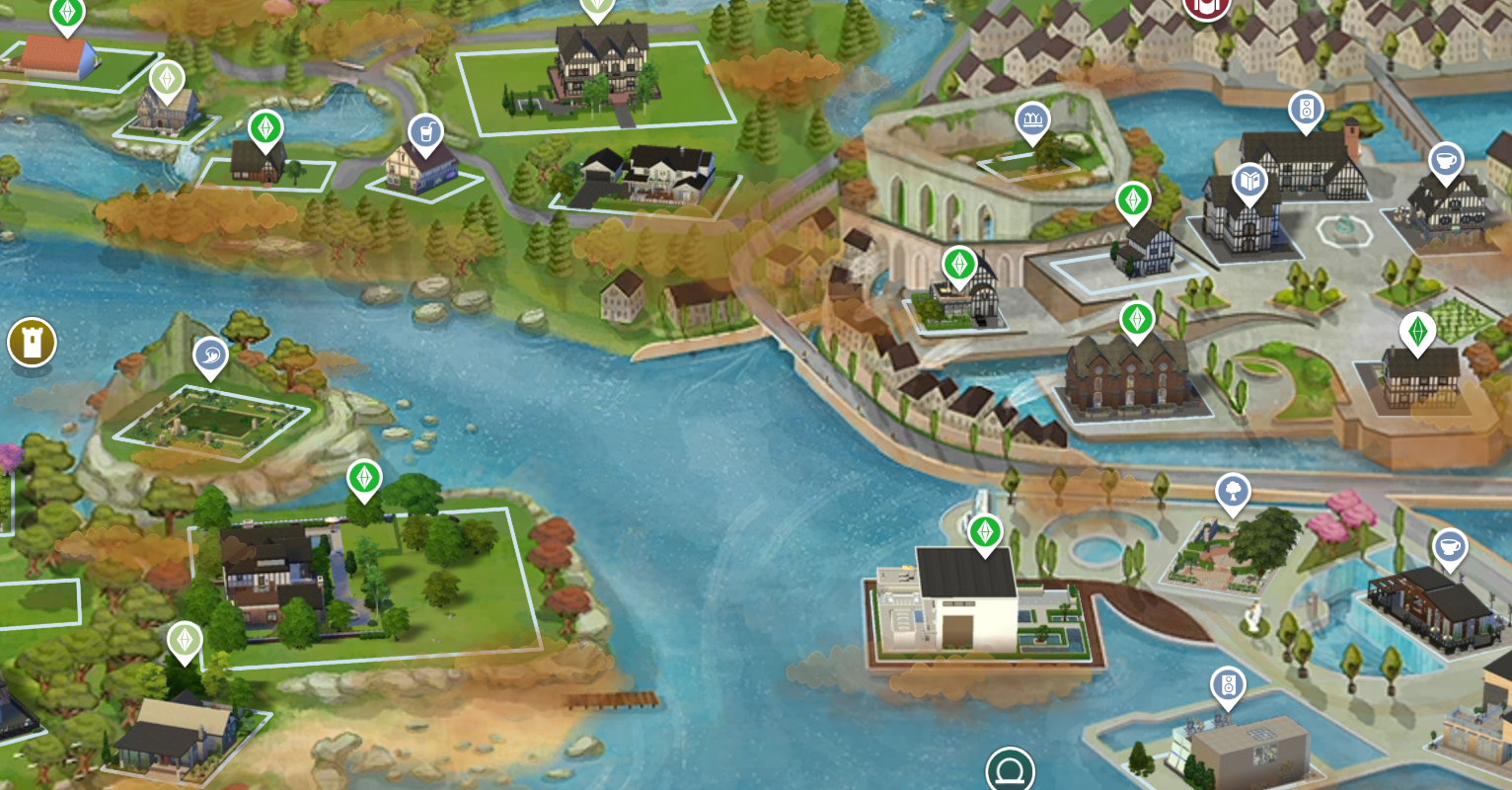This screenshot has height=790, width=1512.
Task: Click plumbob marker above the red-roofed barn
Action: coord(67,14)
